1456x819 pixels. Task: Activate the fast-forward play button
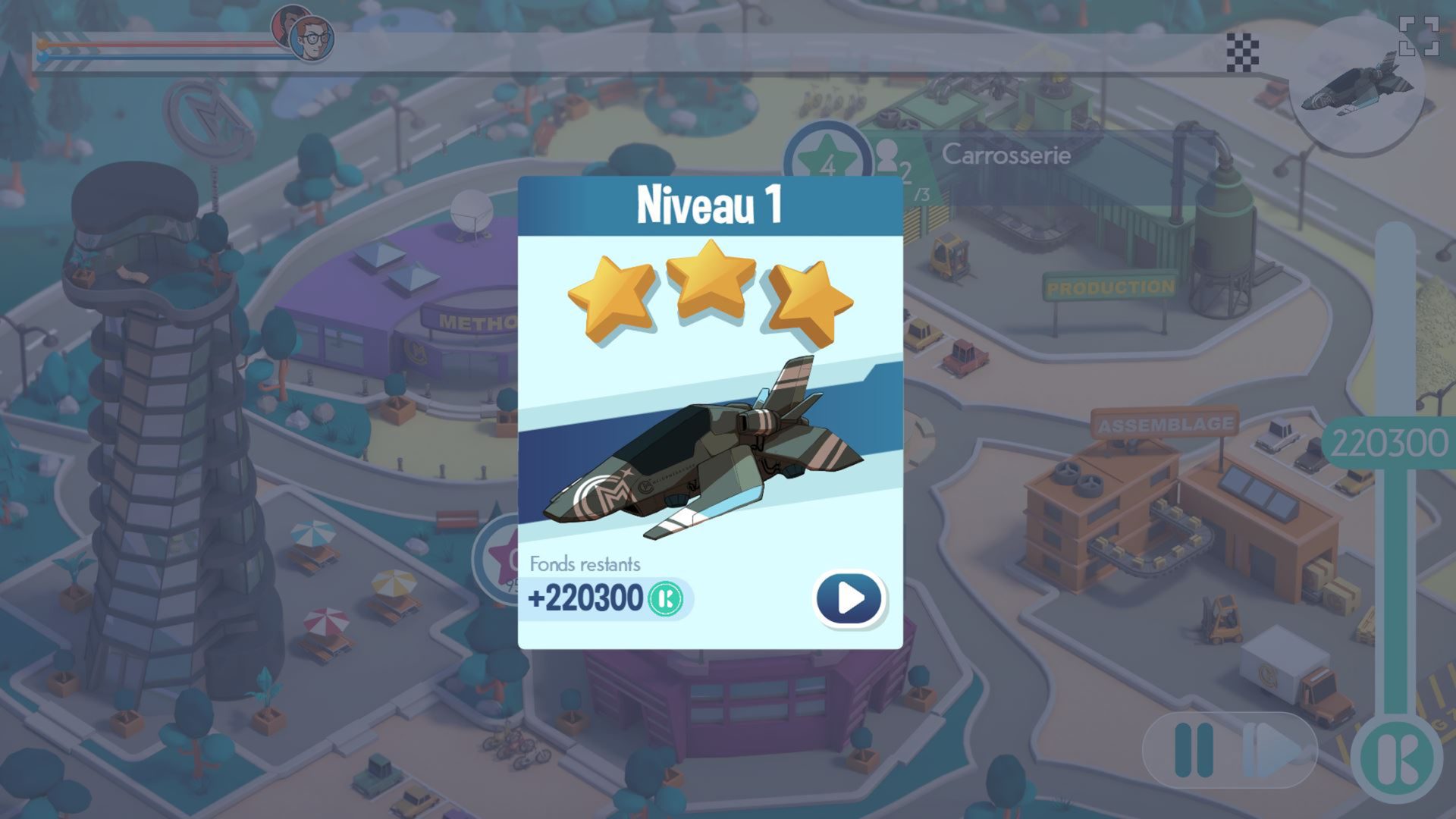click(x=1276, y=750)
